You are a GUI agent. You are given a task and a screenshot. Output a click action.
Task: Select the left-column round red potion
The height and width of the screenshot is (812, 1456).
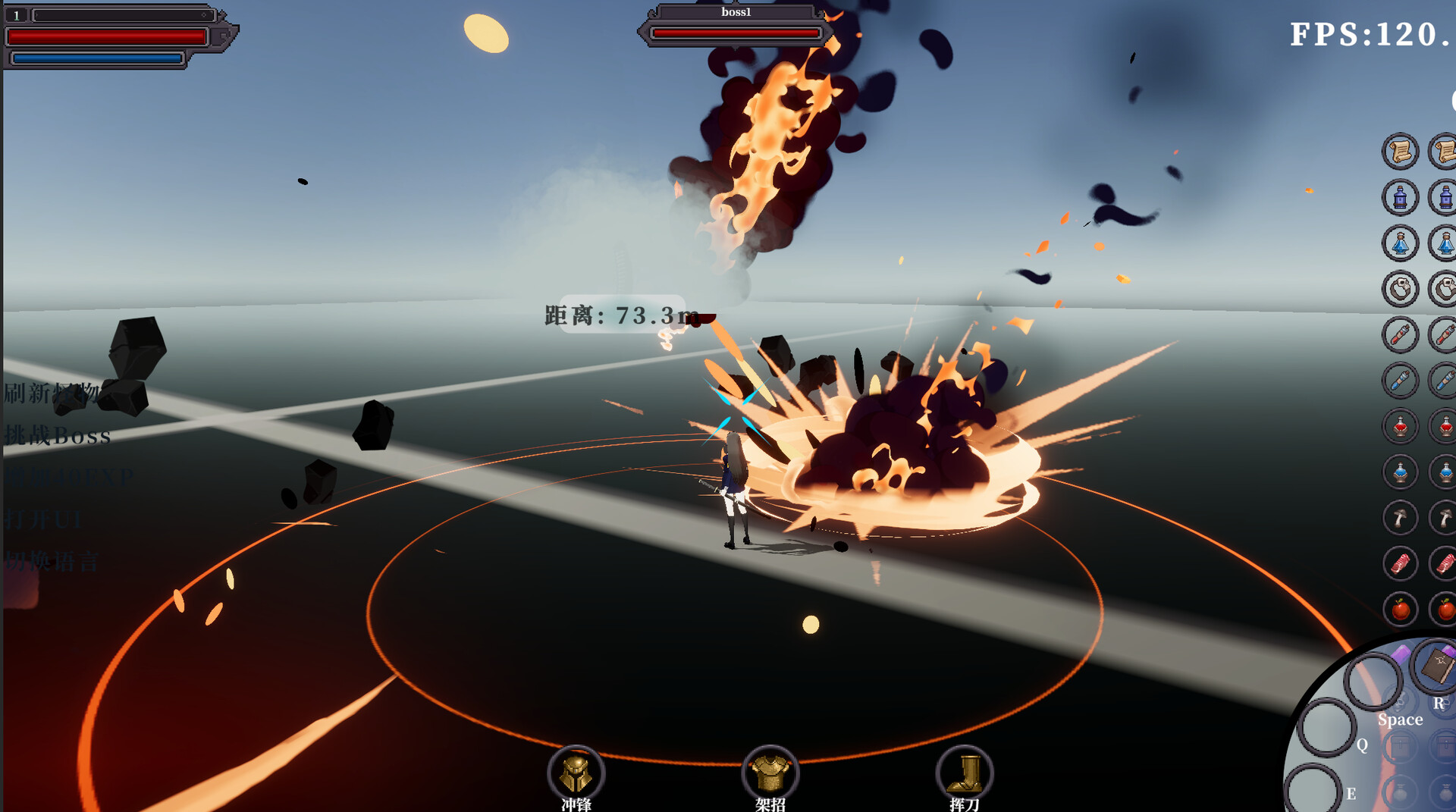point(1400,427)
